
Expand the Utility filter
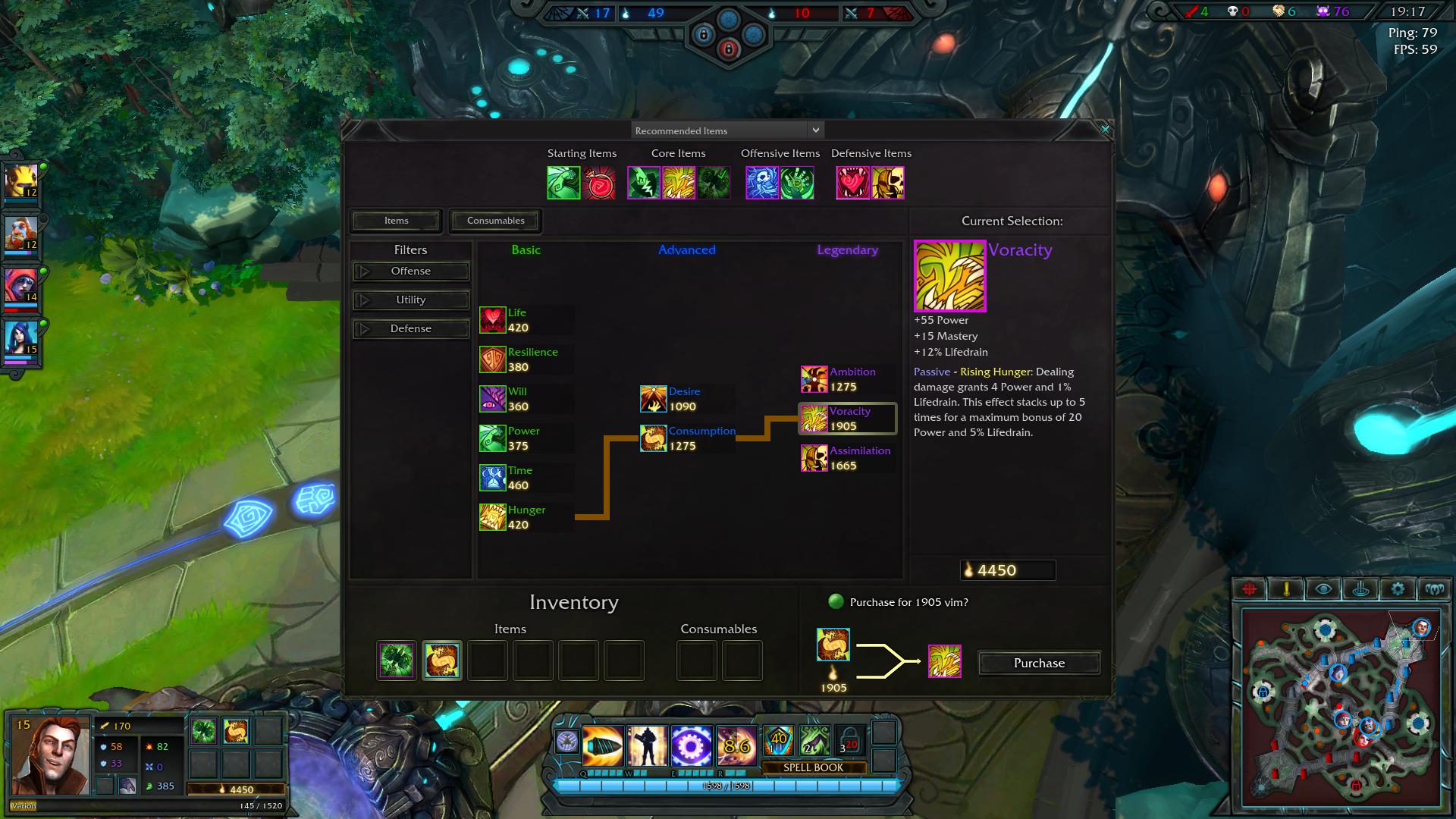pos(410,300)
